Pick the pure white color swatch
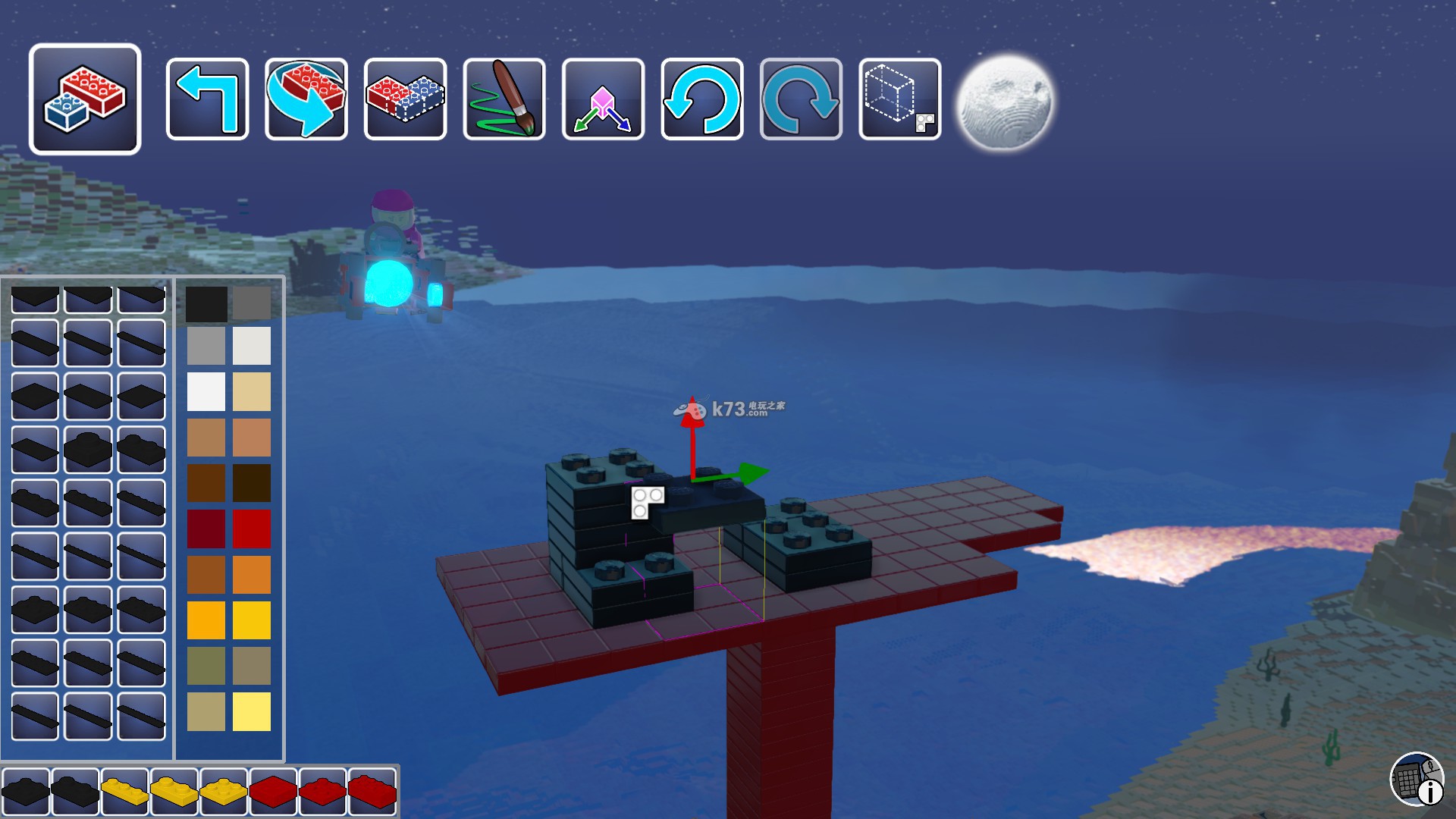Image resolution: width=1456 pixels, height=819 pixels. pos(206,391)
